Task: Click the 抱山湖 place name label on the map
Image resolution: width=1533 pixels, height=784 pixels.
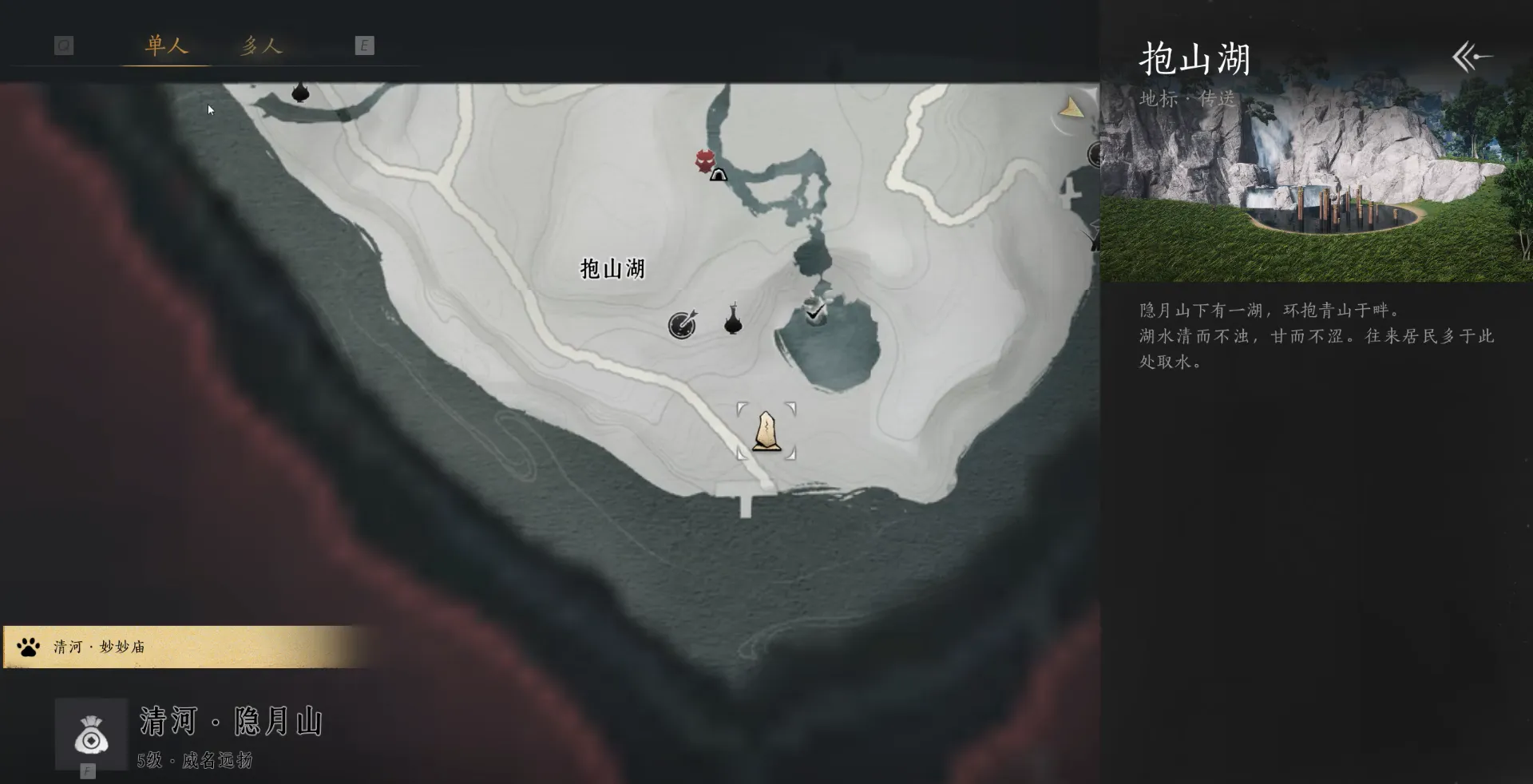Action: coord(613,269)
